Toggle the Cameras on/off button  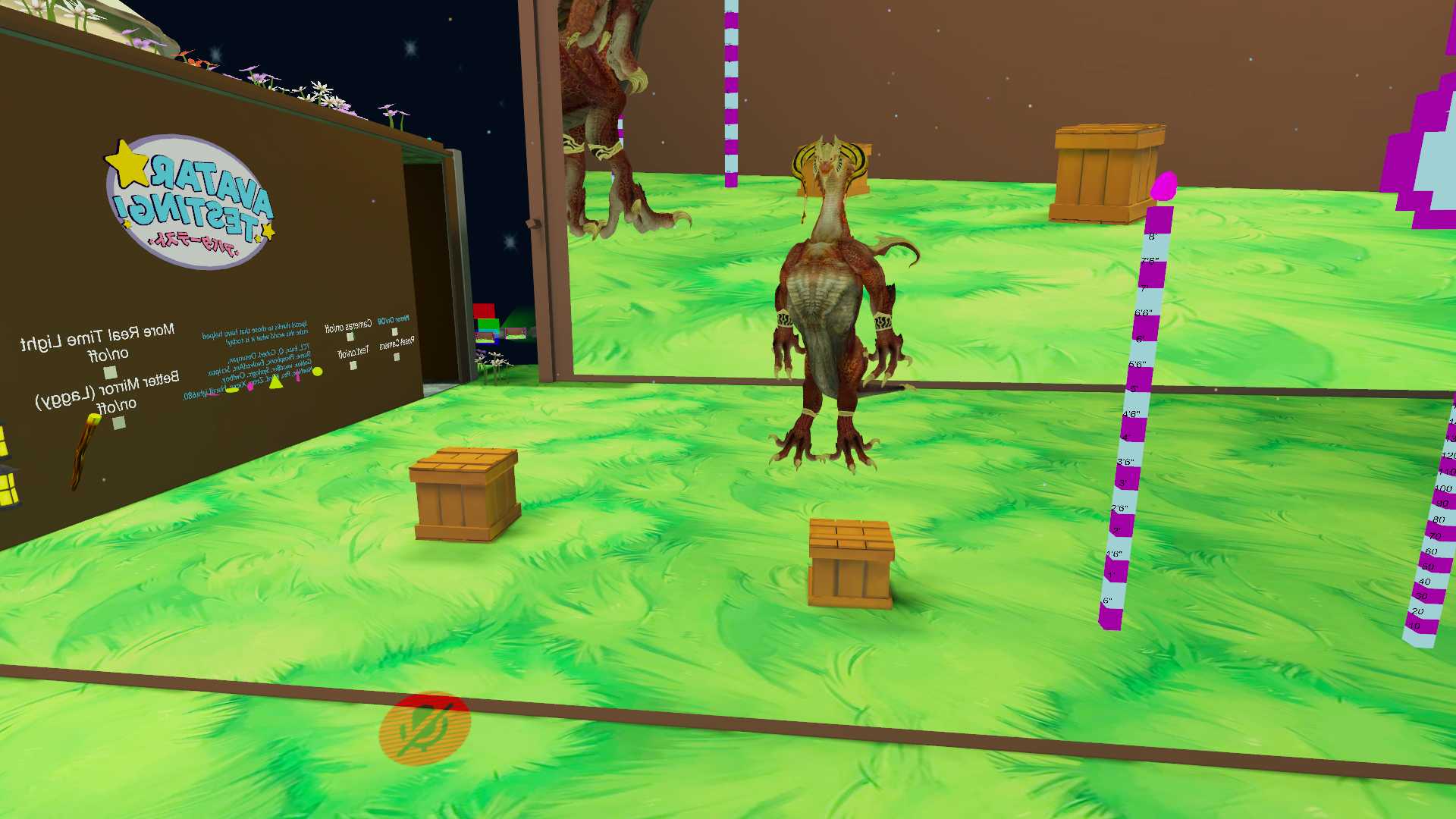click(x=350, y=337)
